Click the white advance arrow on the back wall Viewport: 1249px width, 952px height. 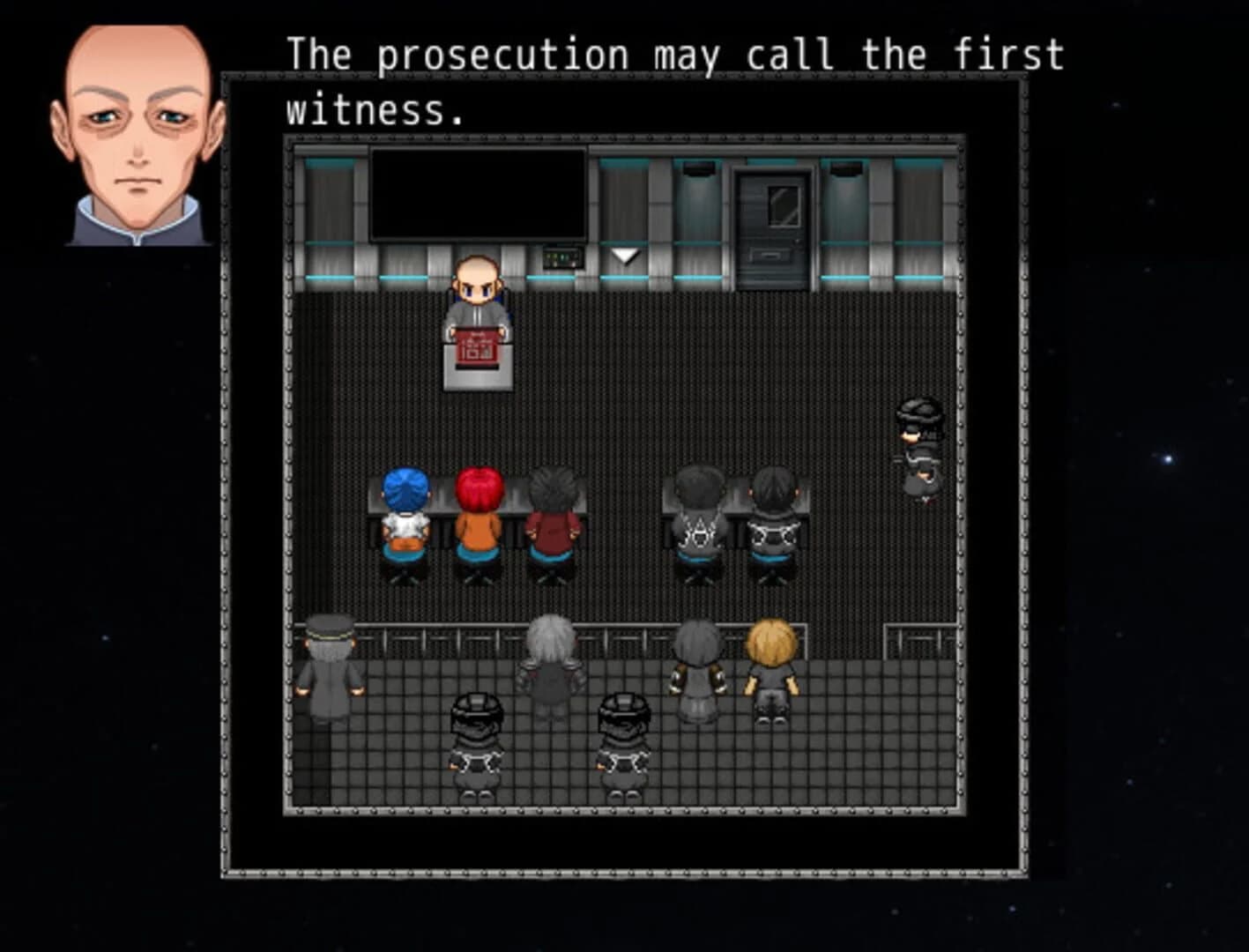tap(626, 253)
